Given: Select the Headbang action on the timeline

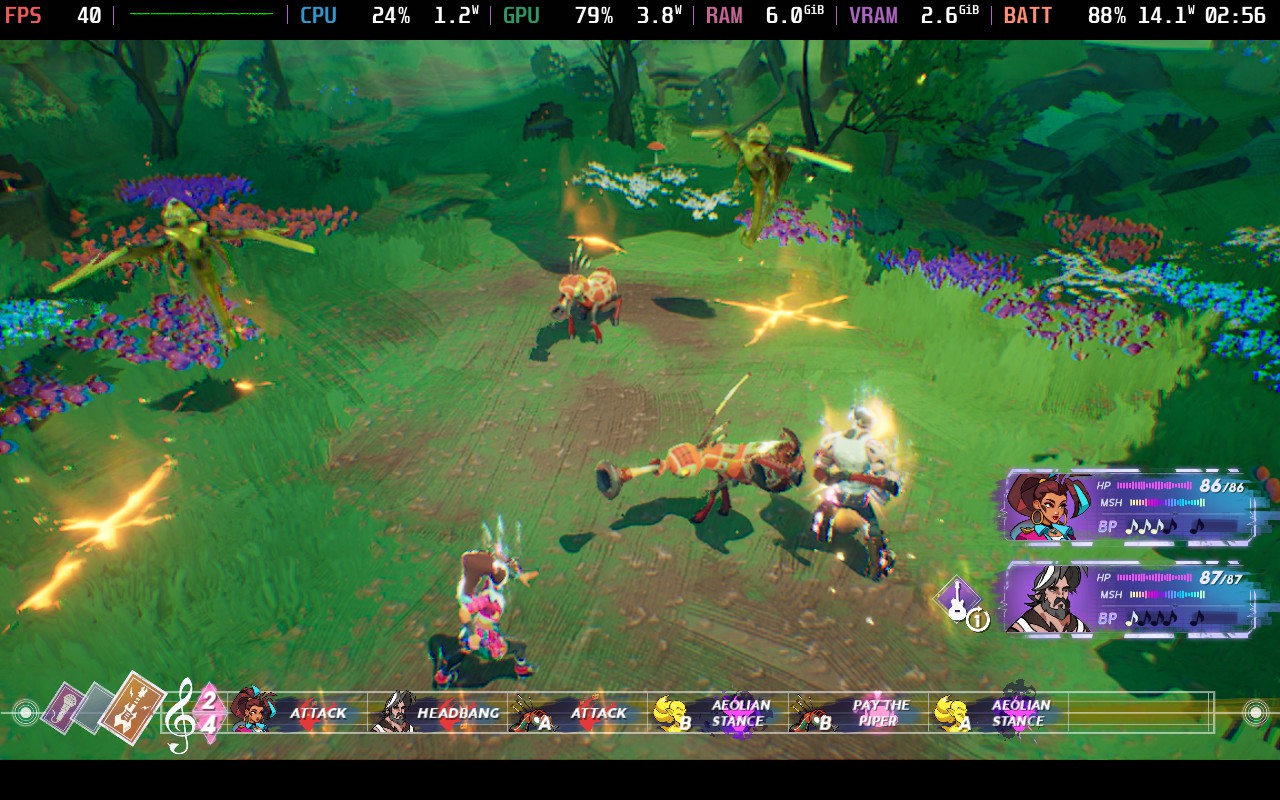Looking at the screenshot, I should (x=438, y=713).
